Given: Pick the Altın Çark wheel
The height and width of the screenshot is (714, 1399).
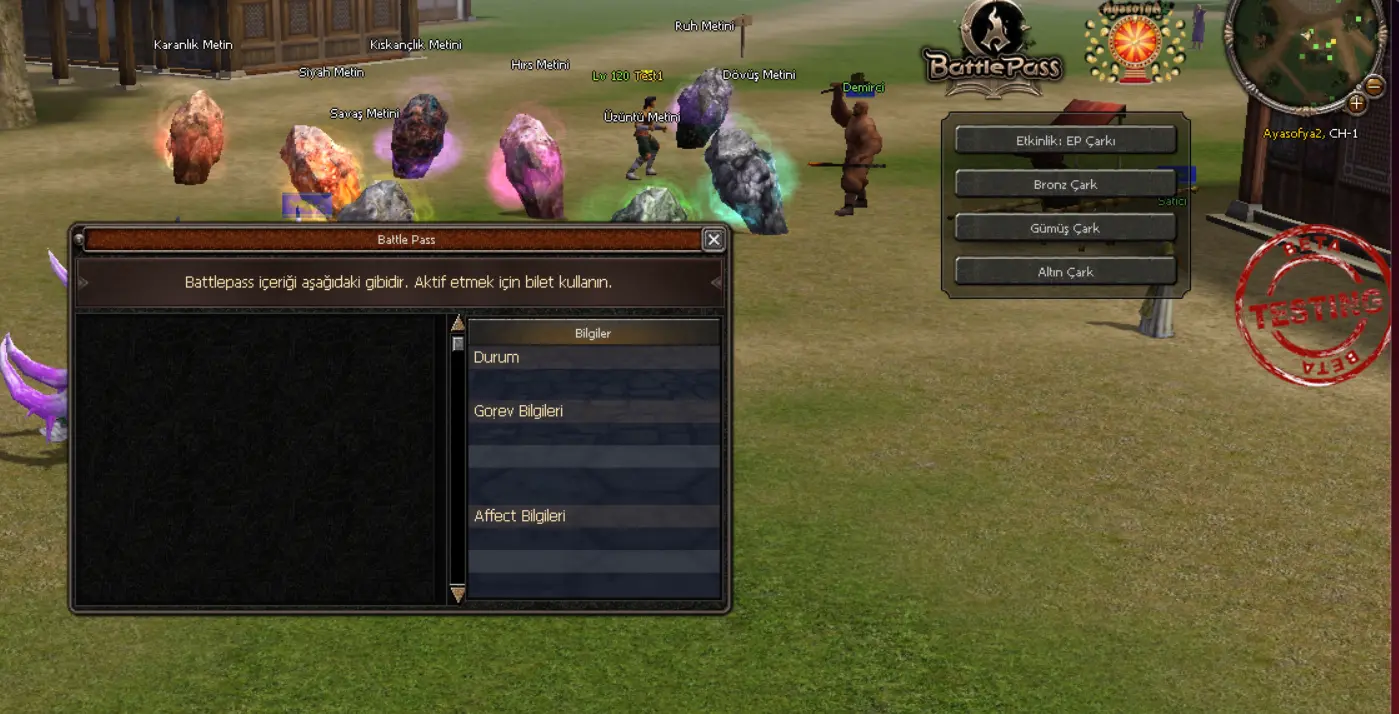Looking at the screenshot, I should coord(1065,271).
